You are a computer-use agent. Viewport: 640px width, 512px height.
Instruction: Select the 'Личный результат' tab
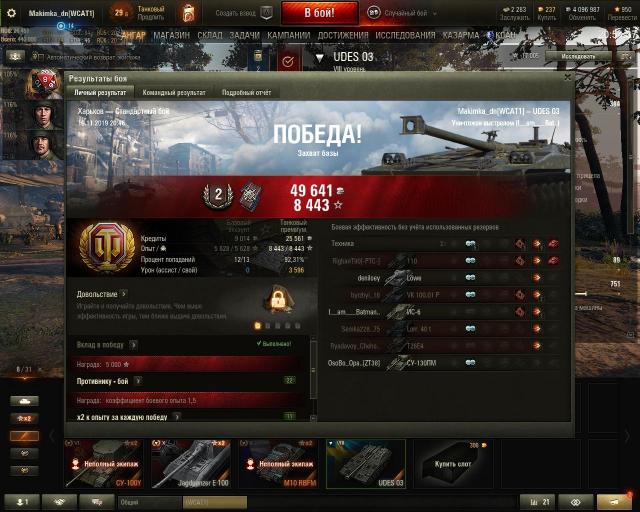pos(100,92)
